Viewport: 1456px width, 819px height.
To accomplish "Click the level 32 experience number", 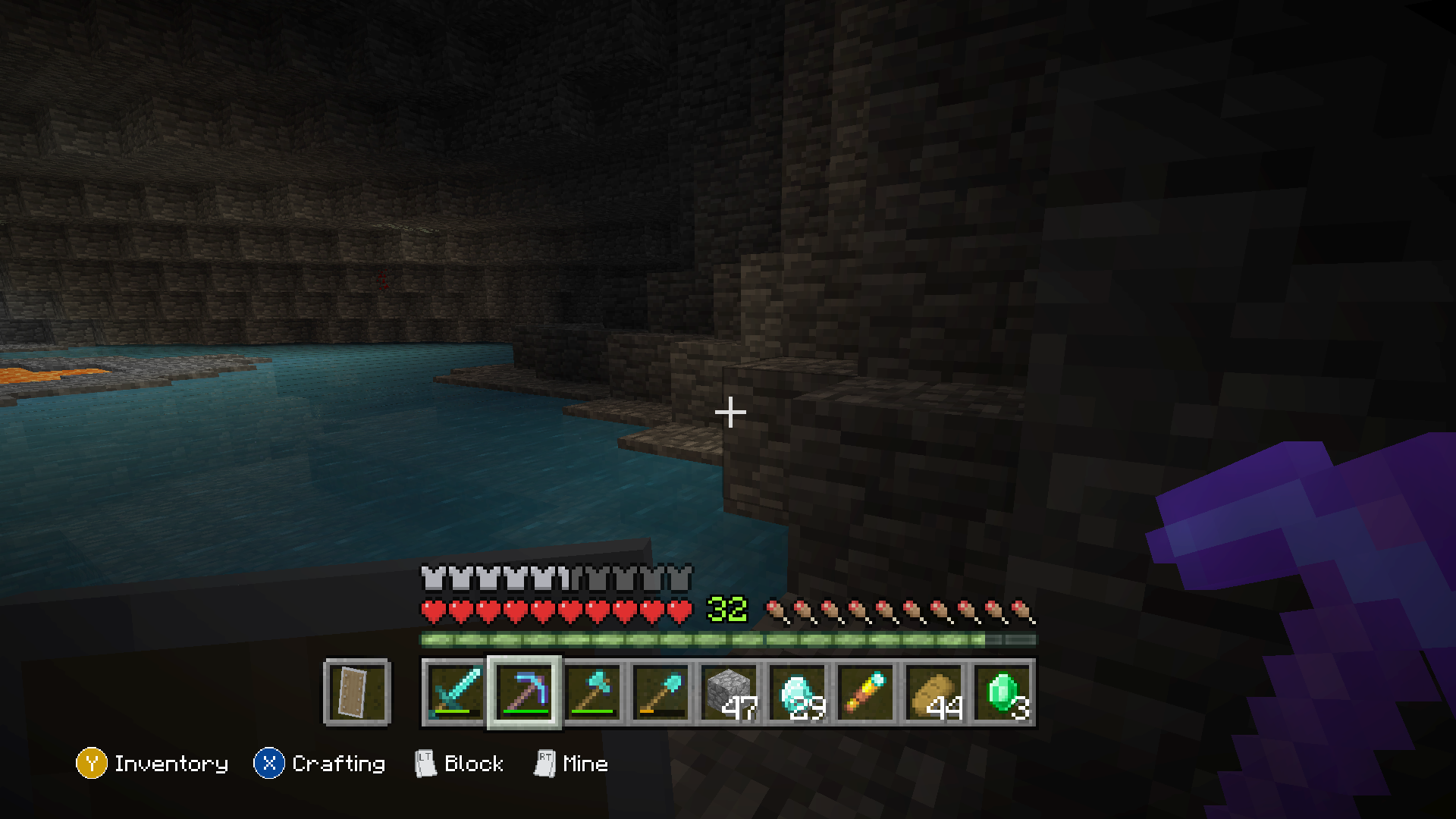I will point(726,608).
